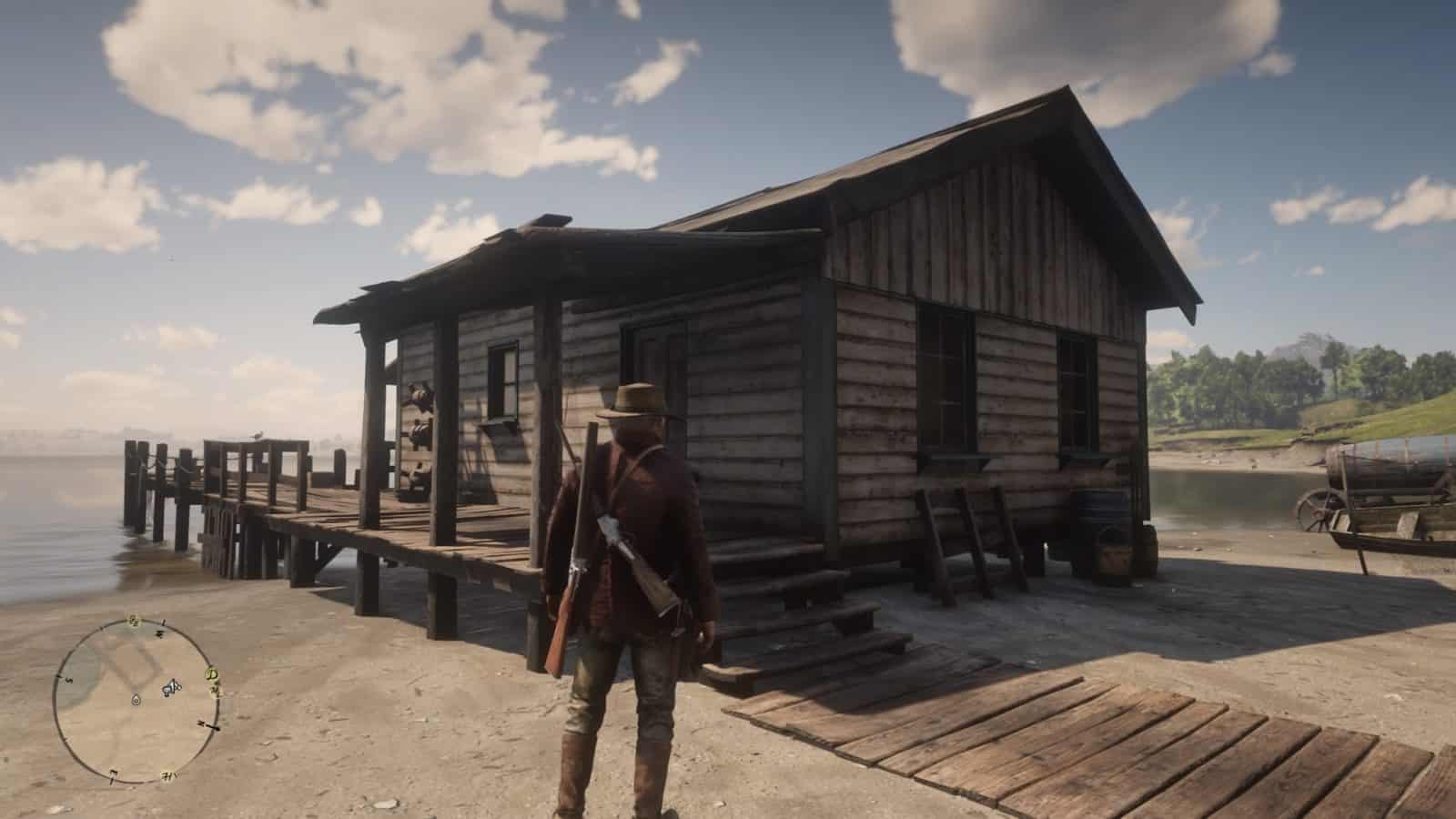Click the fishing hook icon atop the minimap
Screen dimensions: 1456x819
pos(134,619)
